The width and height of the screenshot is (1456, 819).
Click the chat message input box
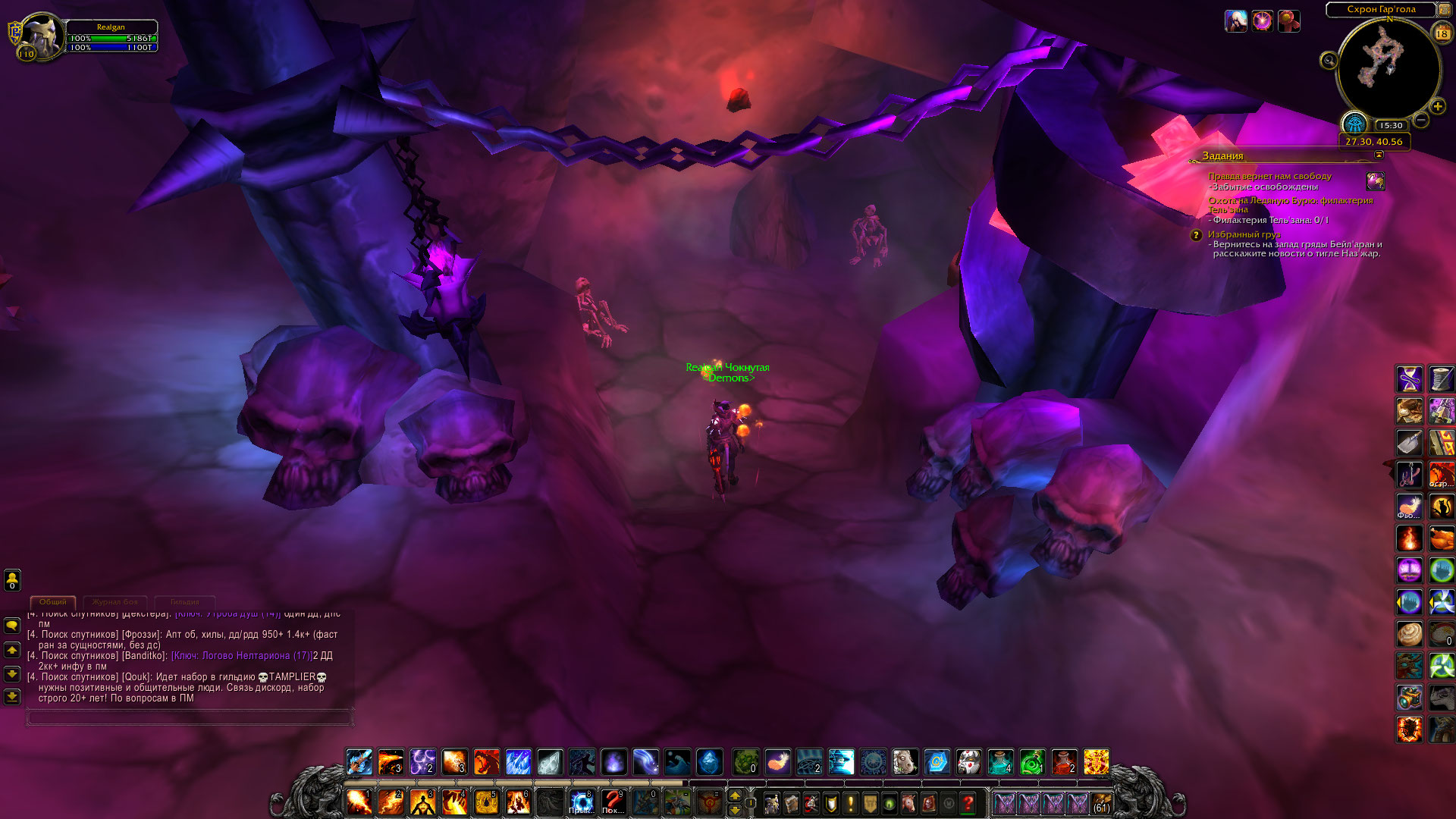pyautogui.click(x=189, y=717)
